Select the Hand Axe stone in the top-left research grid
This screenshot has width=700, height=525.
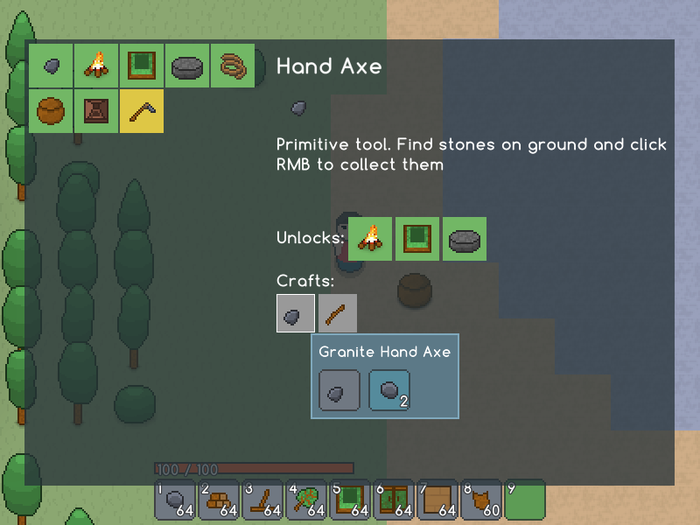click(x=51, y=66)
